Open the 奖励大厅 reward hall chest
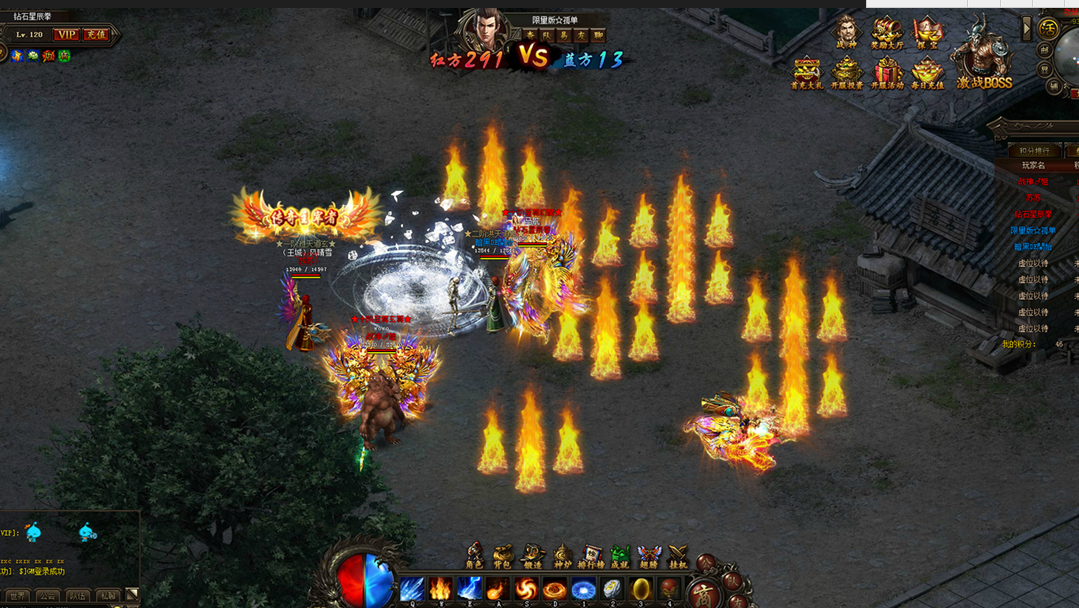Screen dimensions: 1079x608 coord(886,32)
